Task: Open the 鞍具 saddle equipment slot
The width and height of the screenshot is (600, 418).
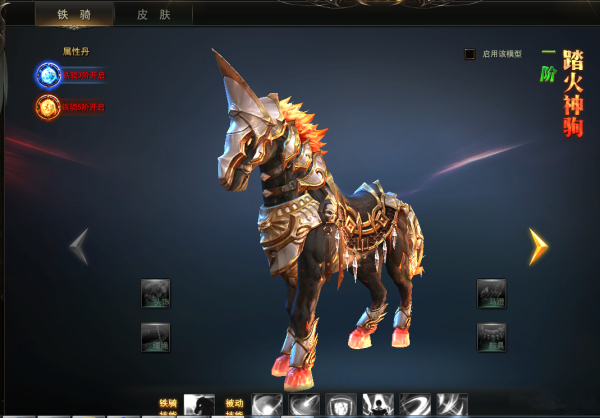Action: point(491,337)
